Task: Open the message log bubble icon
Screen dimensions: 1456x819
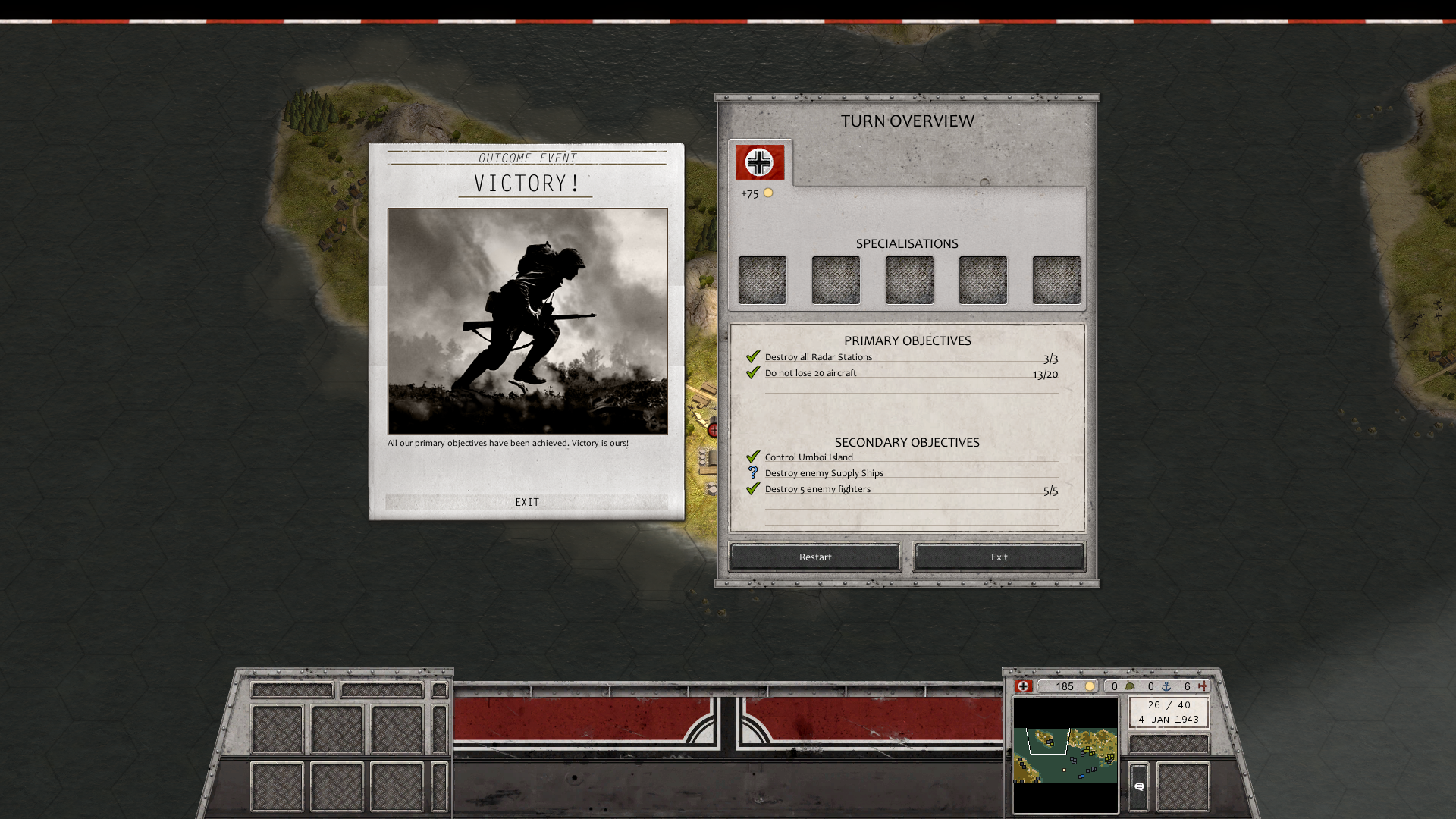Action: coord(1139,786)
